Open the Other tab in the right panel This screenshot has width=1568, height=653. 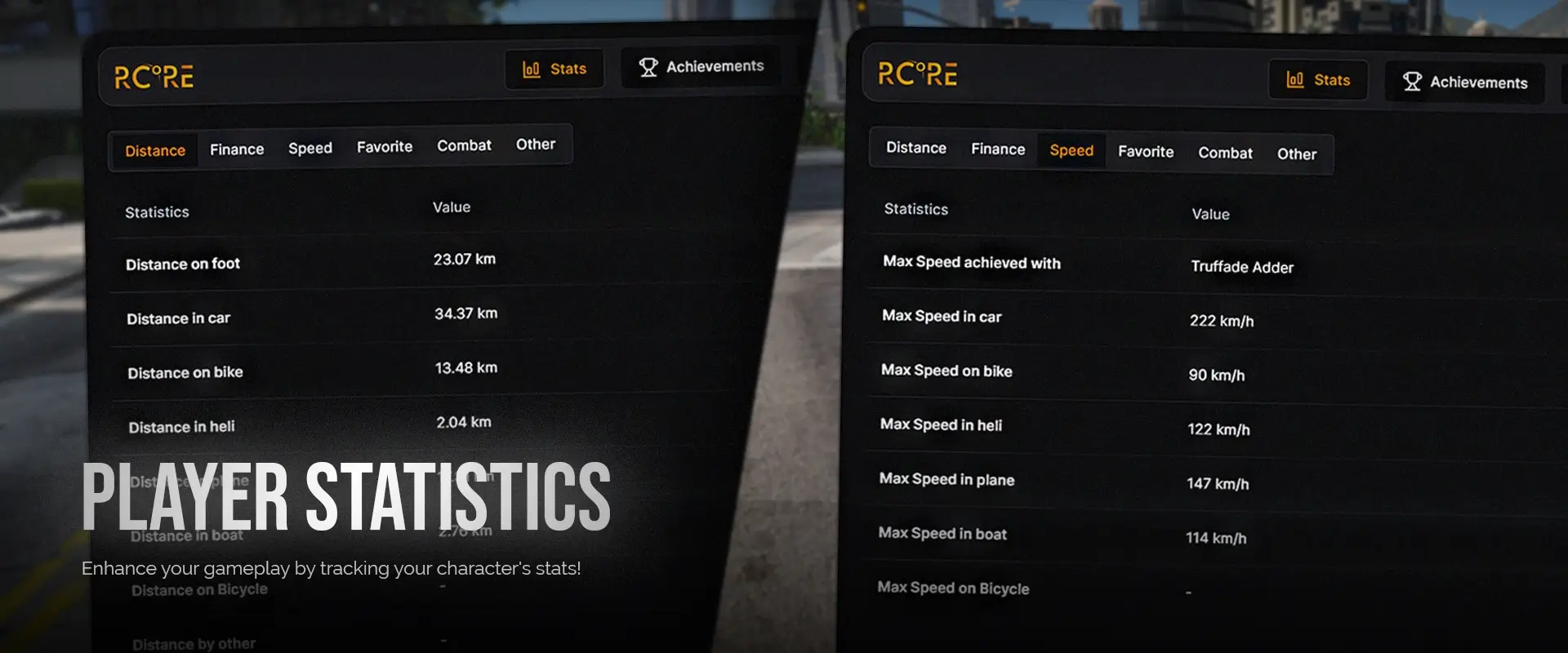pyautogui.click(x=1297, y=154)
